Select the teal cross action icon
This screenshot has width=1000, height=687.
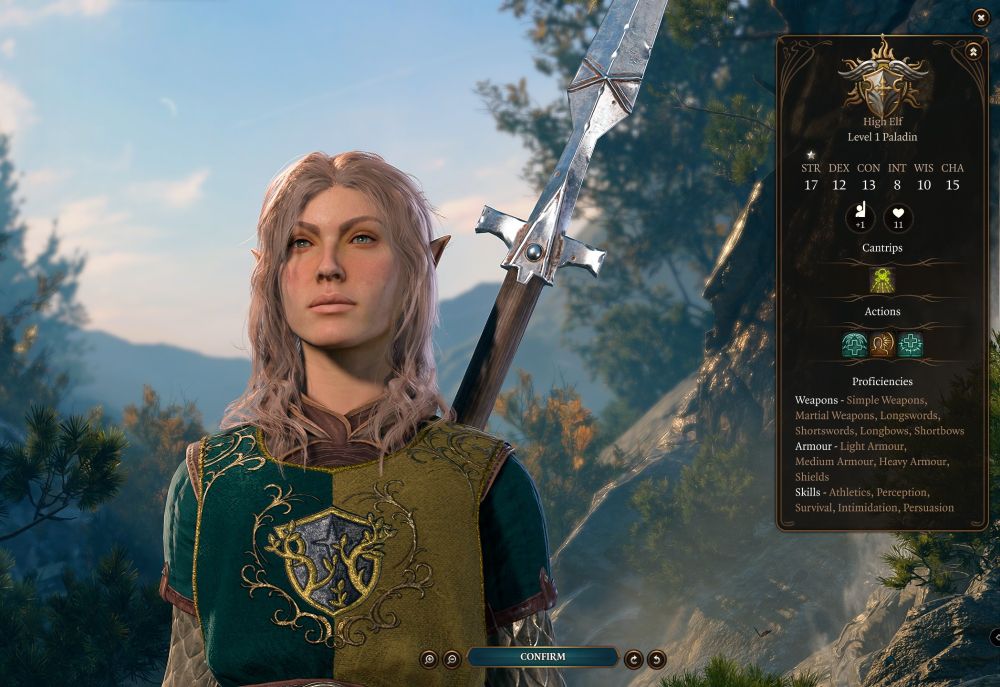tap(910, 345)
